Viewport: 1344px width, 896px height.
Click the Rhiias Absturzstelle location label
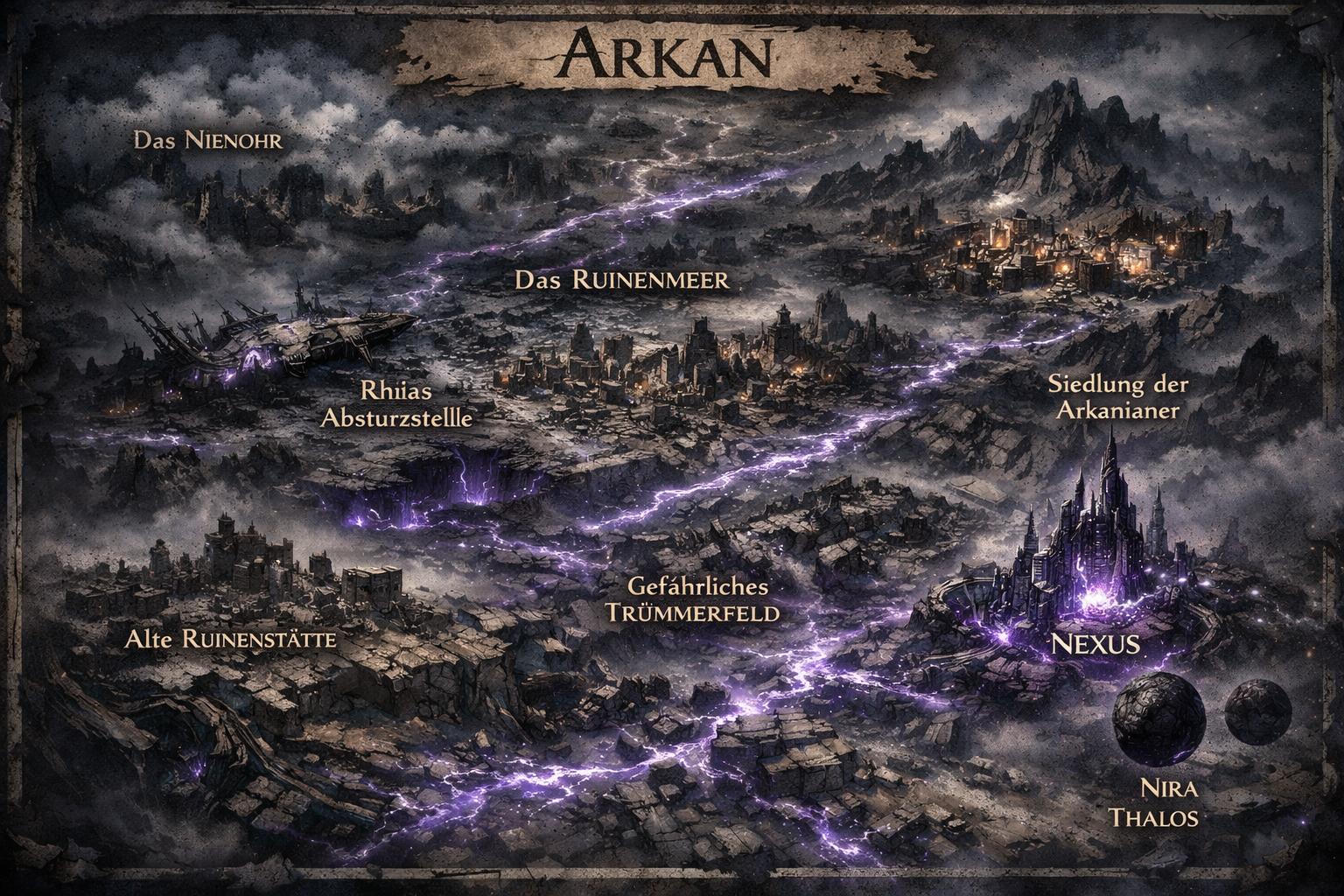point(397,403)
